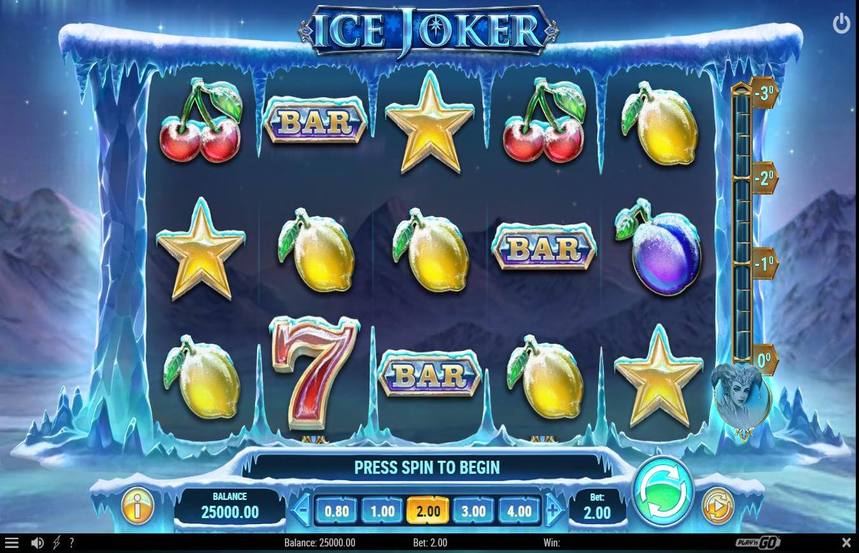This screenshot has width=859, height=553.
Task: Decrease the bet with the left arrow
Action: point(300,510)
